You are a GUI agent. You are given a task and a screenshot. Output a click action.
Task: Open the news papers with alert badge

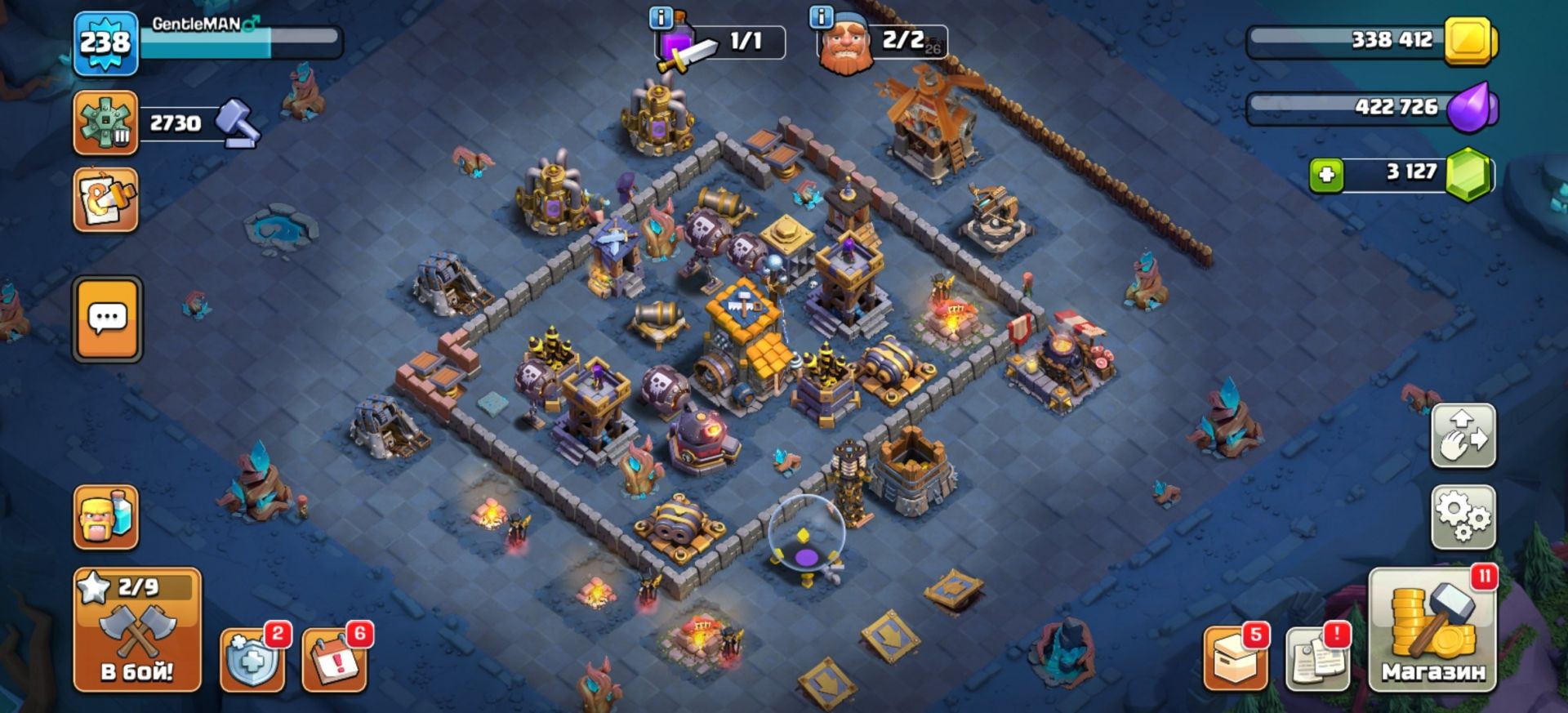(1316, 660)
